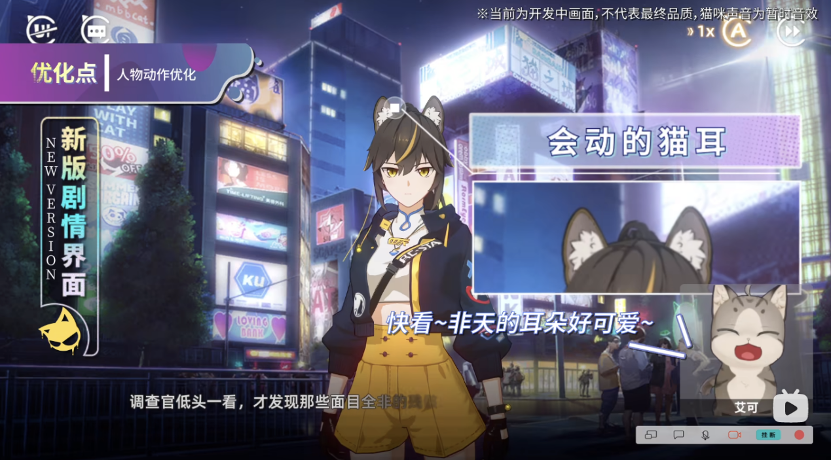Toggle the red camera icon in the toolbar

point(733,435)
